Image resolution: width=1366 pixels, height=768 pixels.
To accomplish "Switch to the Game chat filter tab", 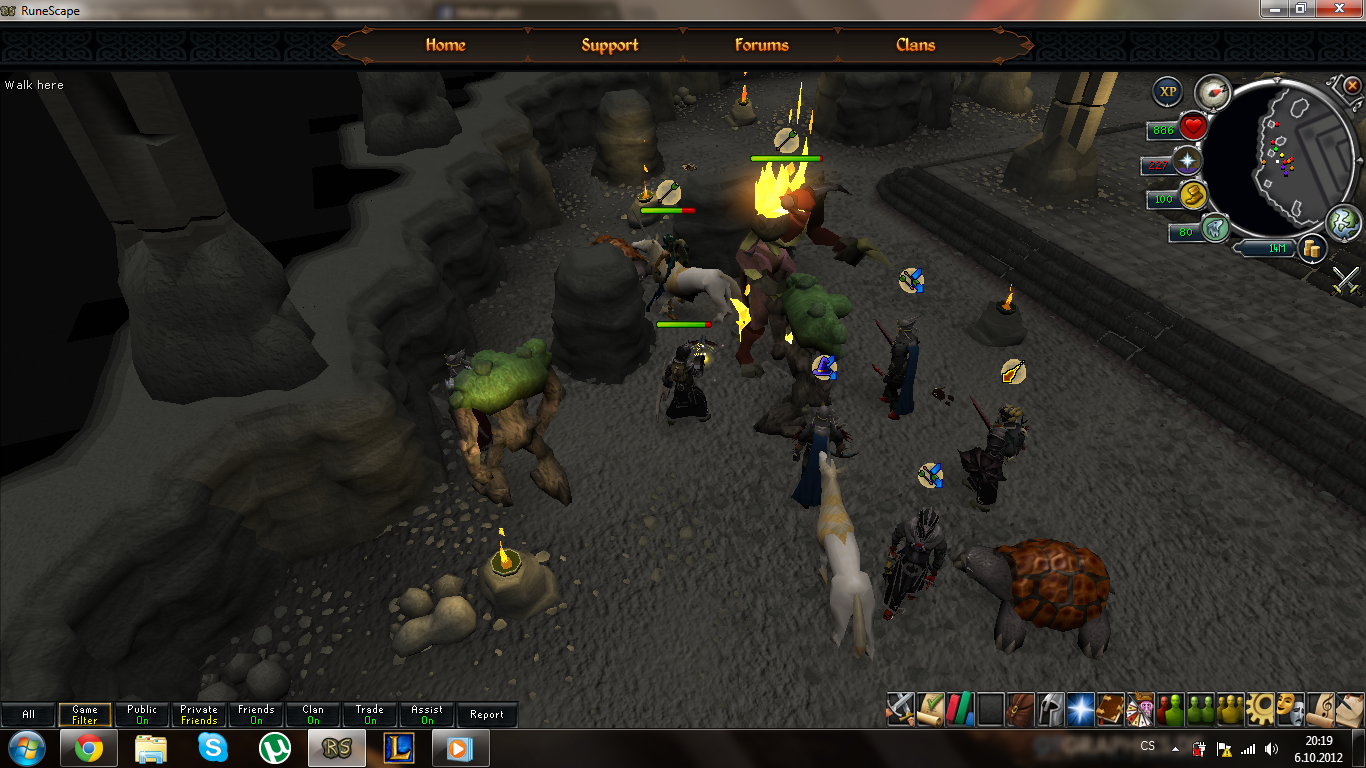I will 85,715.
